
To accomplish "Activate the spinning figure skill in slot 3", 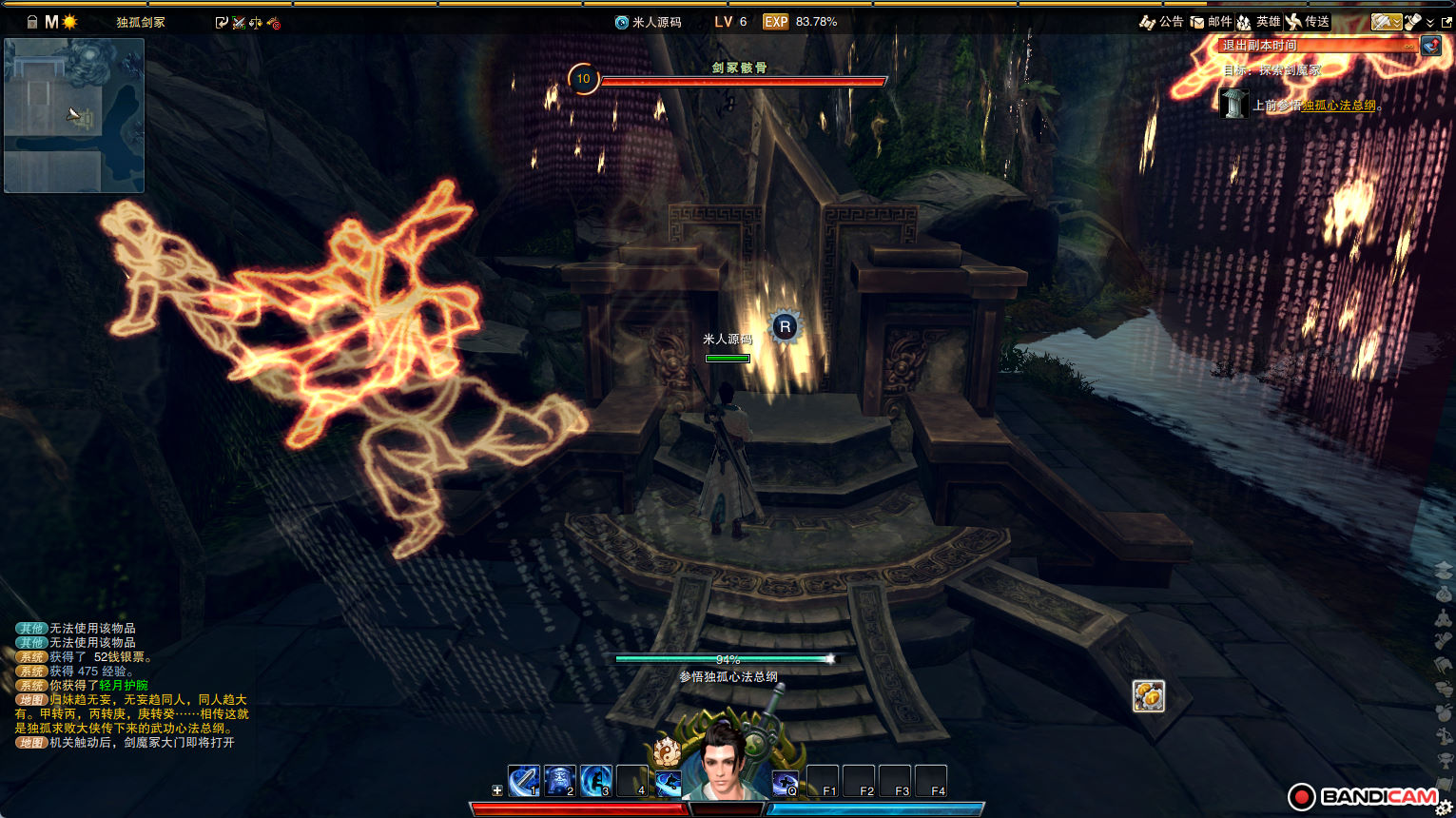I will [596, 781].
